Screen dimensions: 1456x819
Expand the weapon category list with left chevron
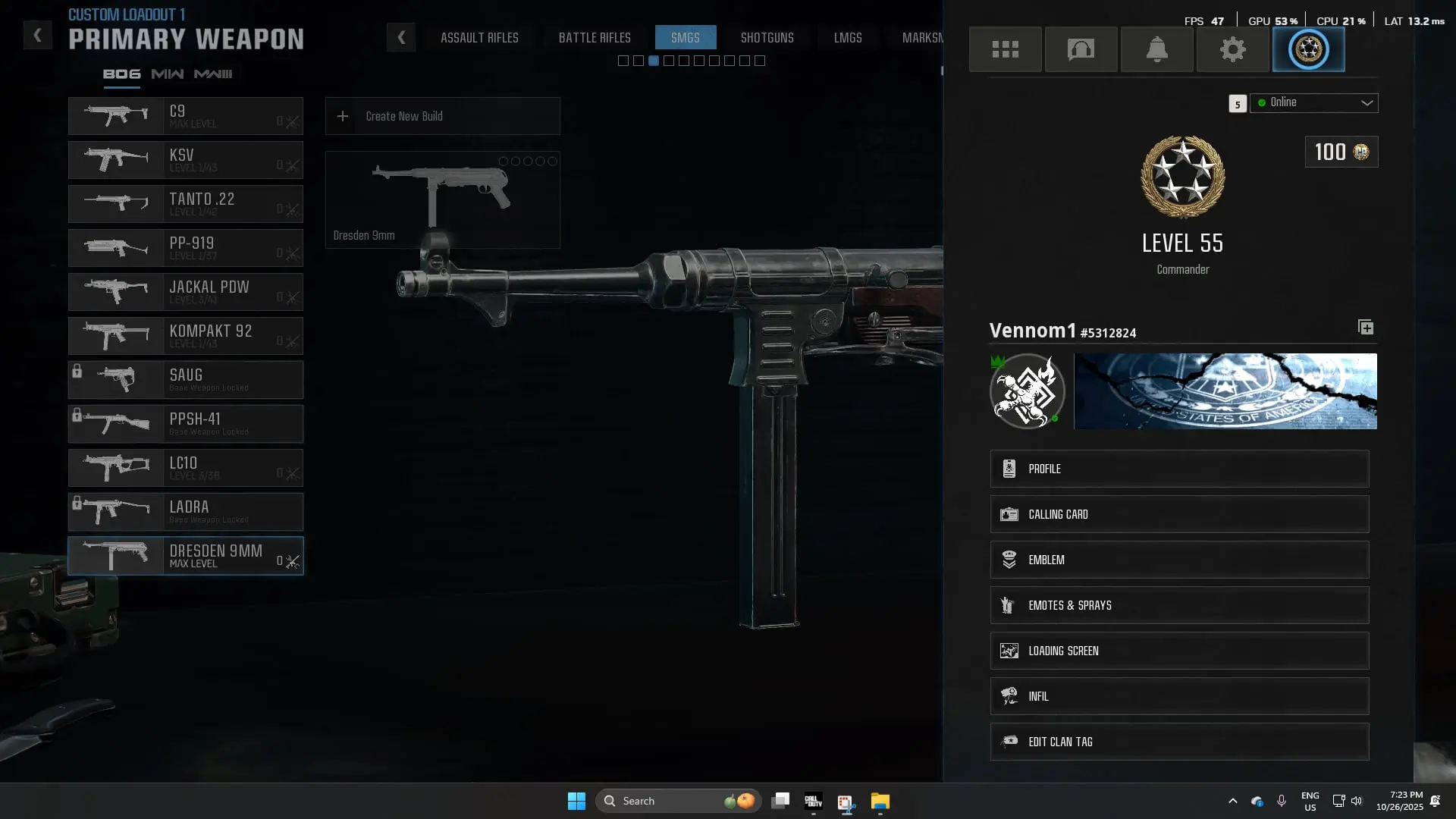[401, 37]
